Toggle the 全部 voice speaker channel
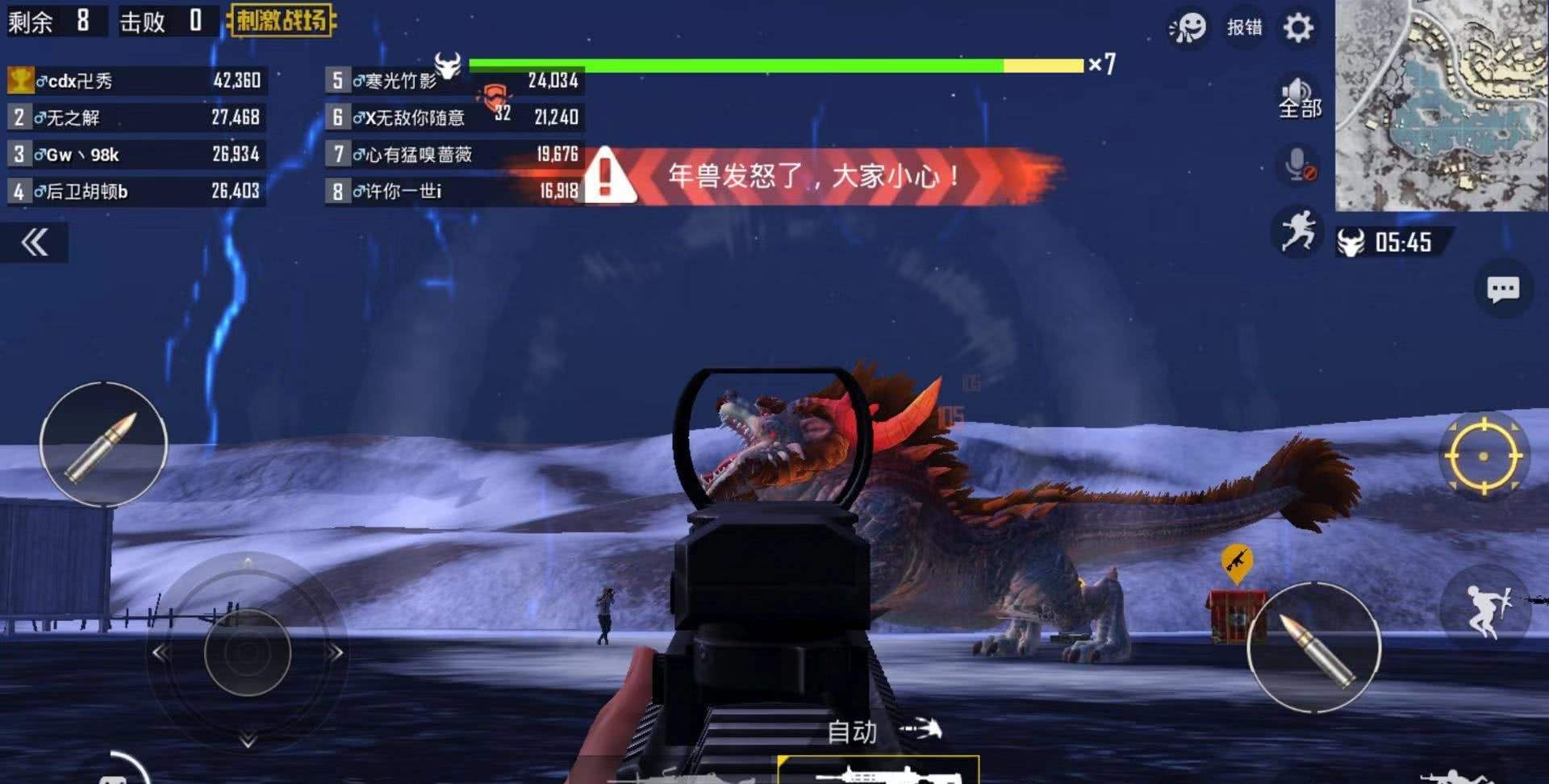The width and height of the screenshot is (1549, 784). click(x=1299, y=98)
